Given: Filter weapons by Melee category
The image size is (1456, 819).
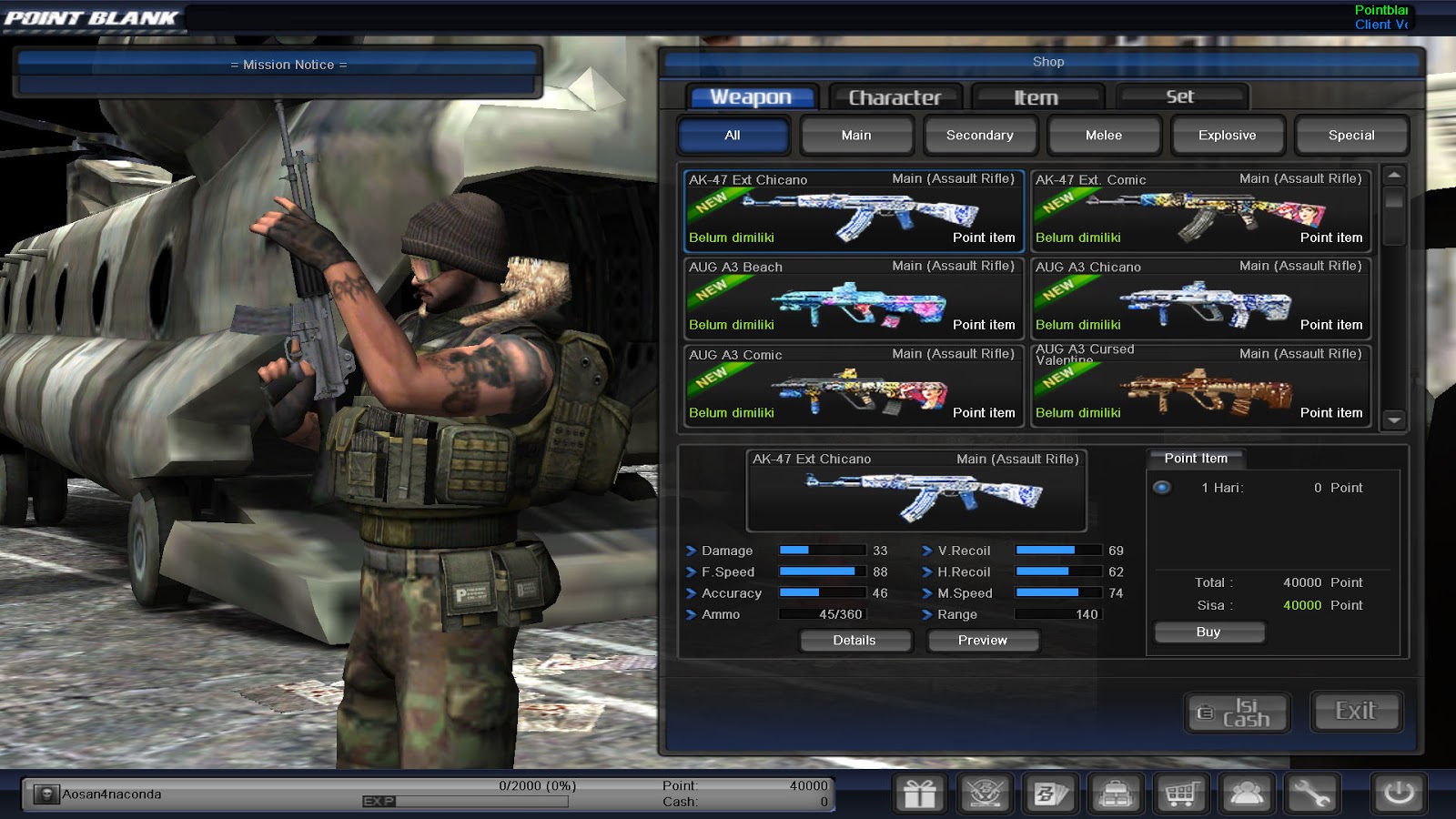Looking at the screenshot, I should click(x=1104, y=135).
